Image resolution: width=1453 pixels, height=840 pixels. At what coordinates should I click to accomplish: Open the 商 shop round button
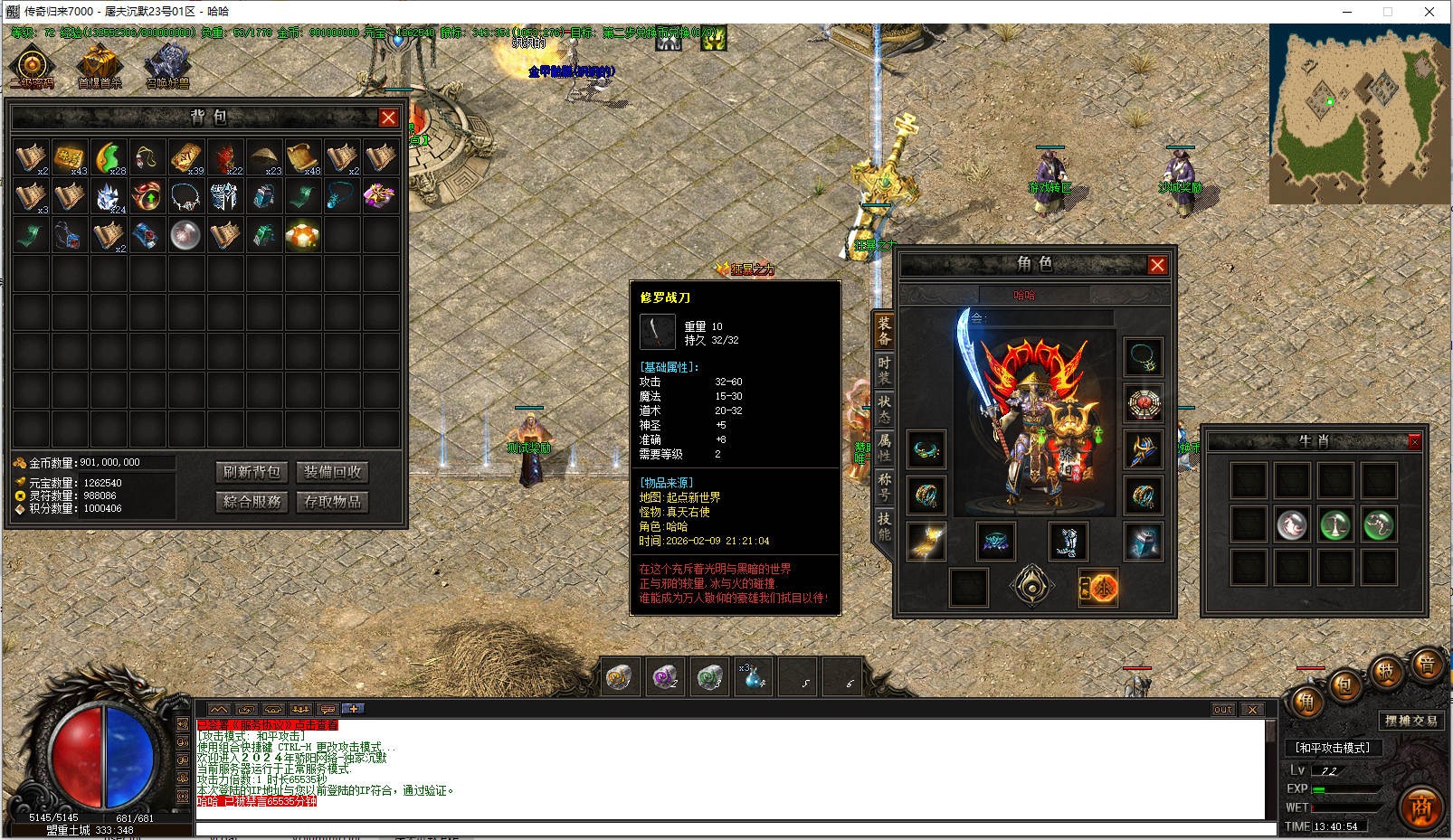coord(1420,807)
